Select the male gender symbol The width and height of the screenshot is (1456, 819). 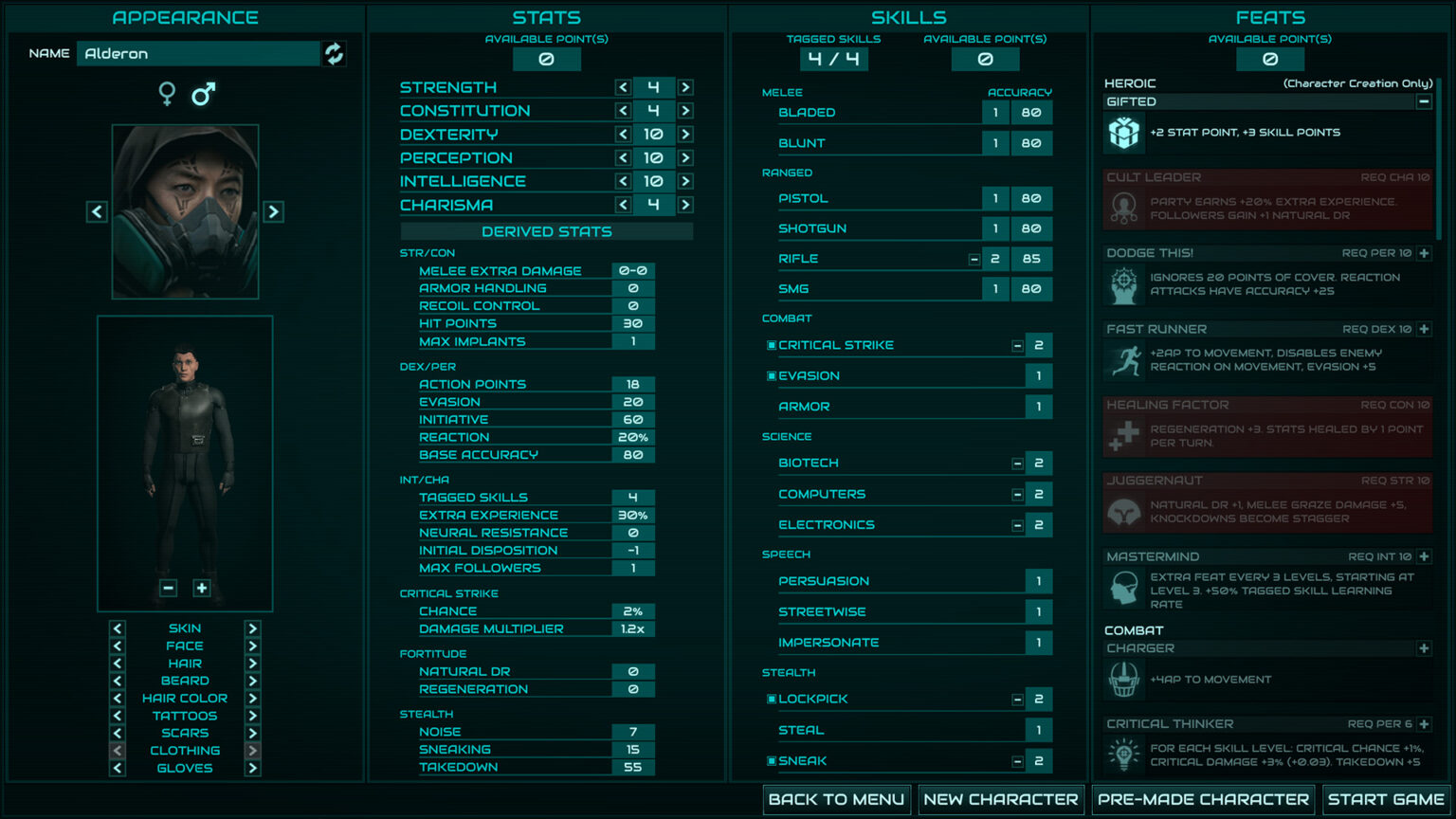click(202, 95)
